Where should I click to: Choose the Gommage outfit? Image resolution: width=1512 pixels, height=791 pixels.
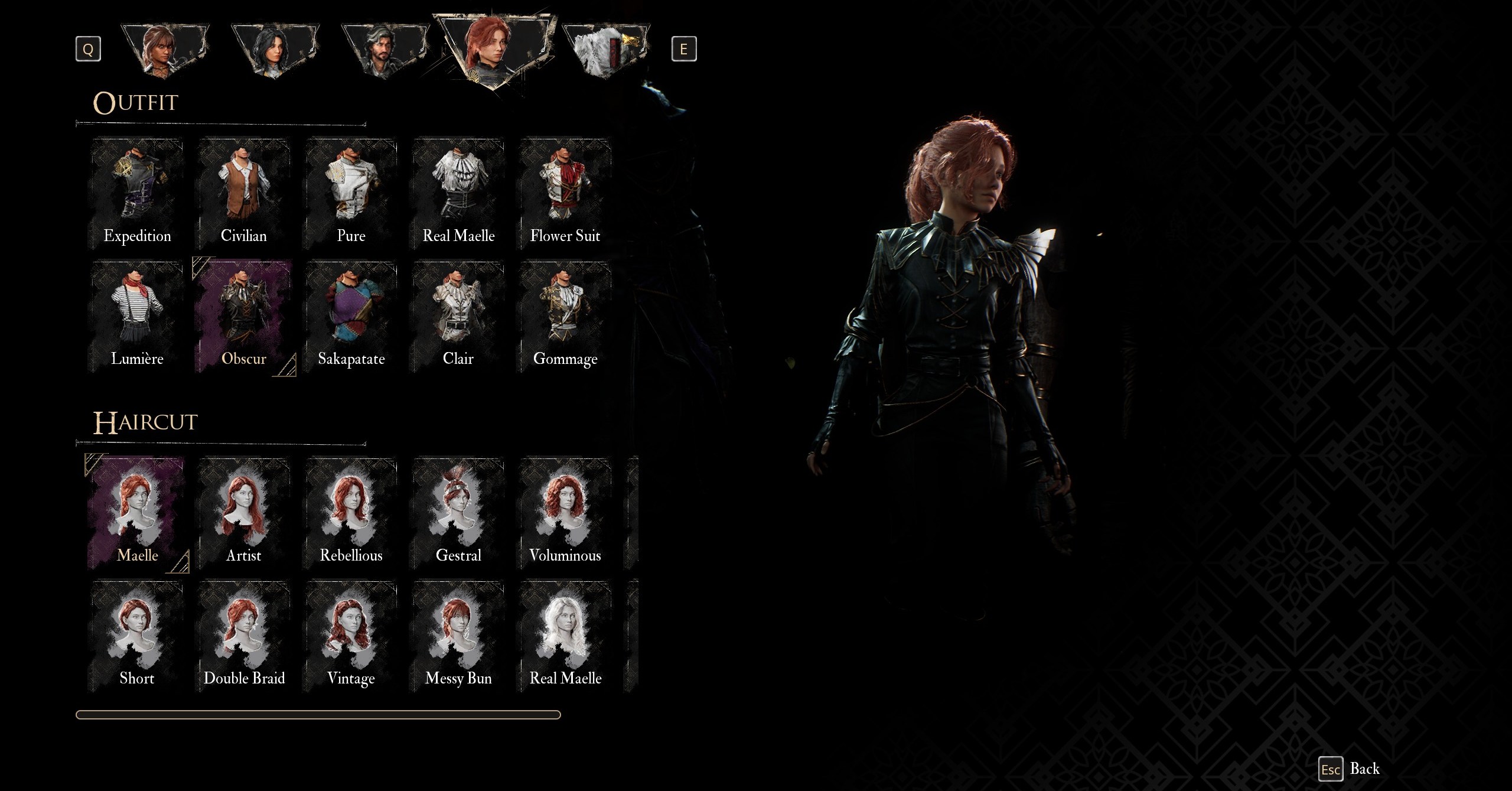click(x=565, y=317)
